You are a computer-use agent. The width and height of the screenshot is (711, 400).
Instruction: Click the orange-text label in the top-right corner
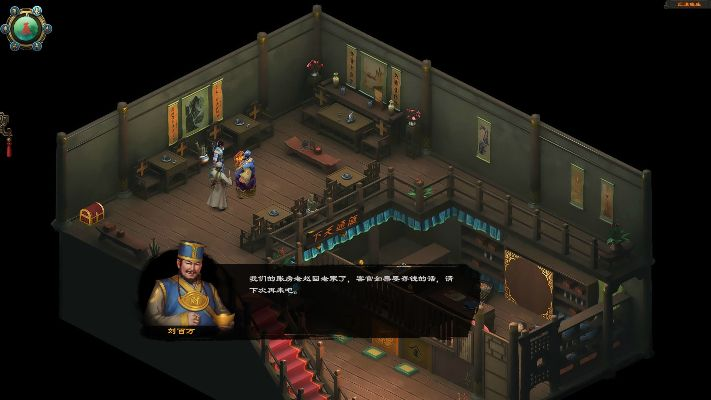[x=686, y=5]
